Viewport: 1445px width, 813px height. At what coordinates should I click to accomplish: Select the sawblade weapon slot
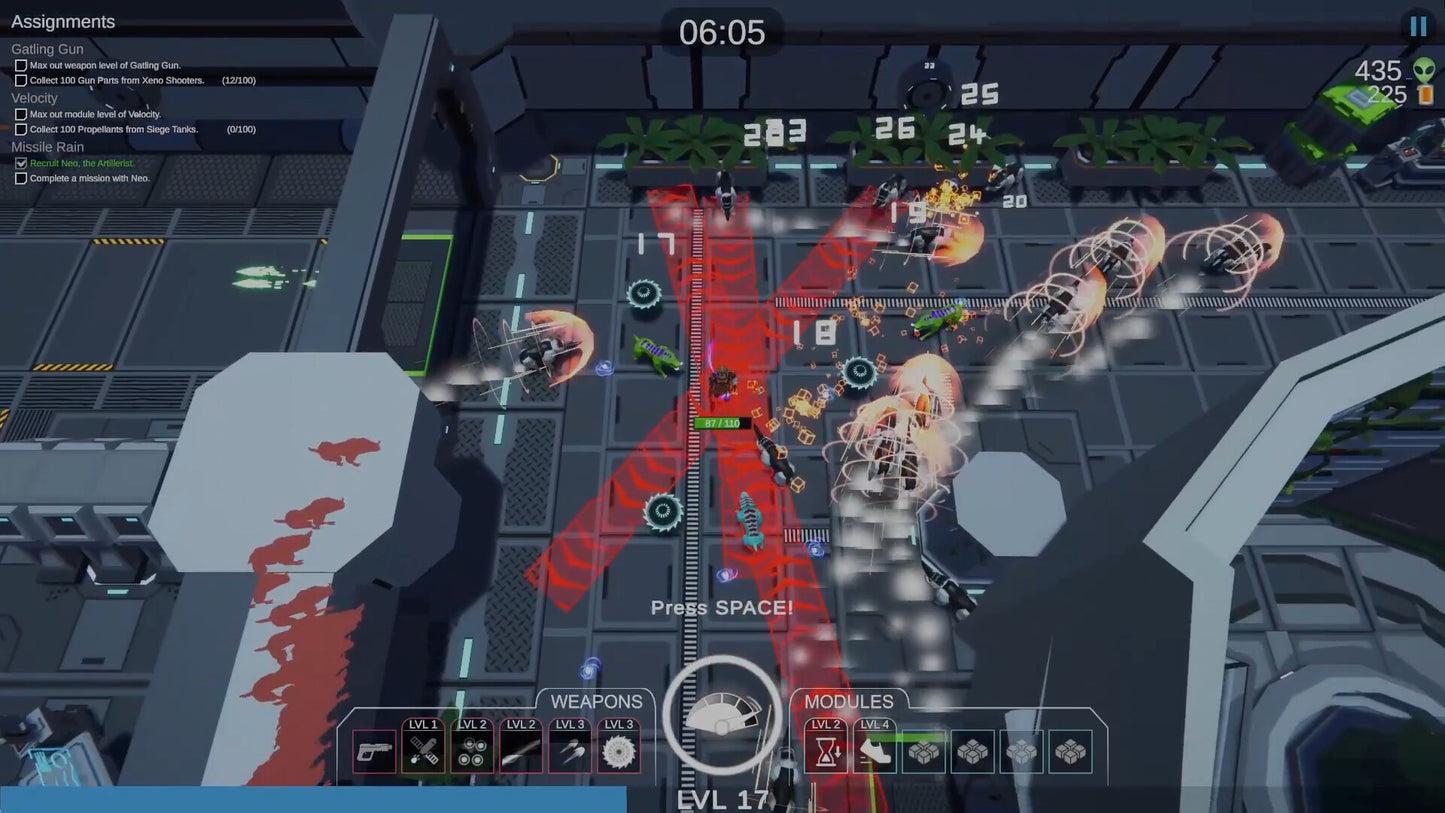(619, 751)
